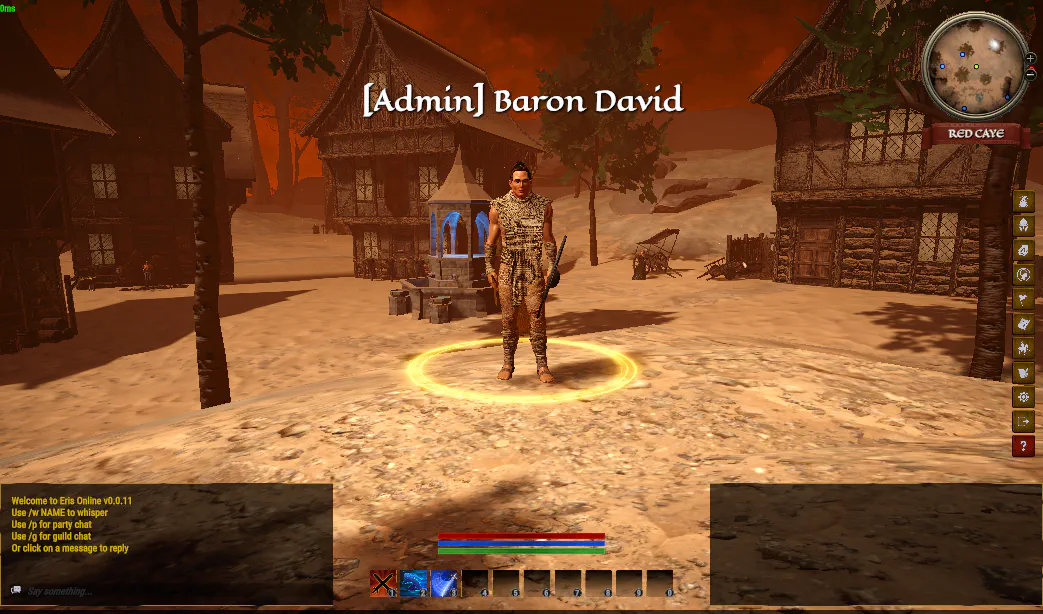
Task: Open the red question mark help button
Action: point(1023,447)
